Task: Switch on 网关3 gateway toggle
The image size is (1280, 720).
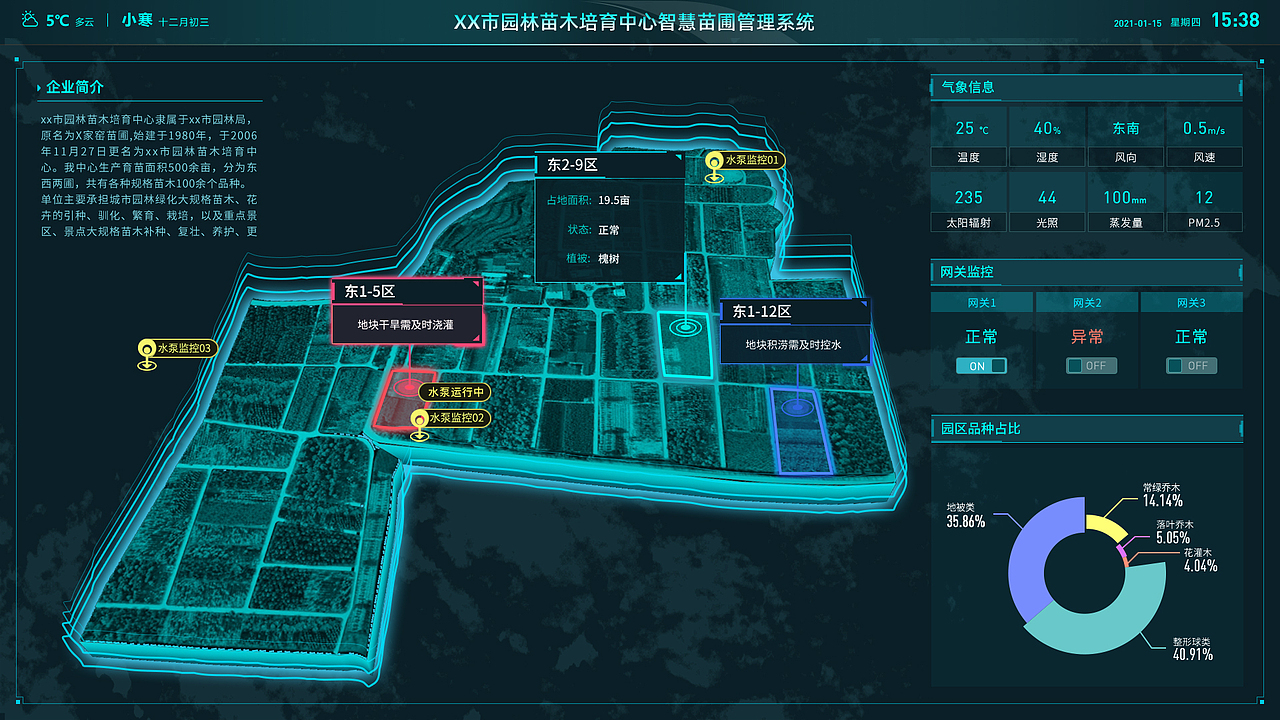Action: tap(1190, 365)
